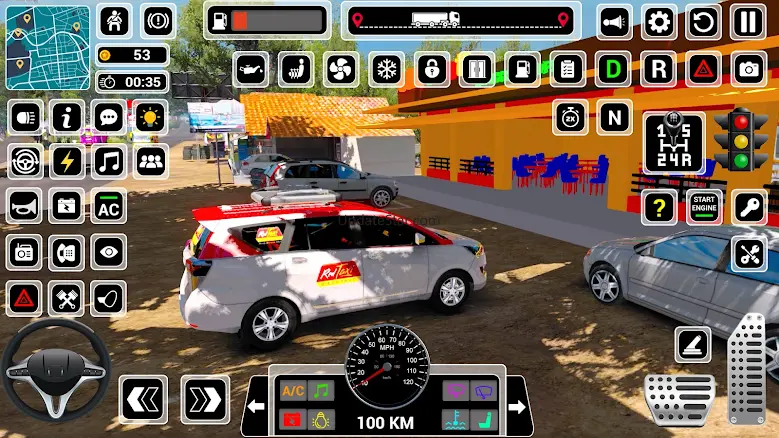Toggle the AC button
This screenshot has width=779, height=438.
pos(109,207)
